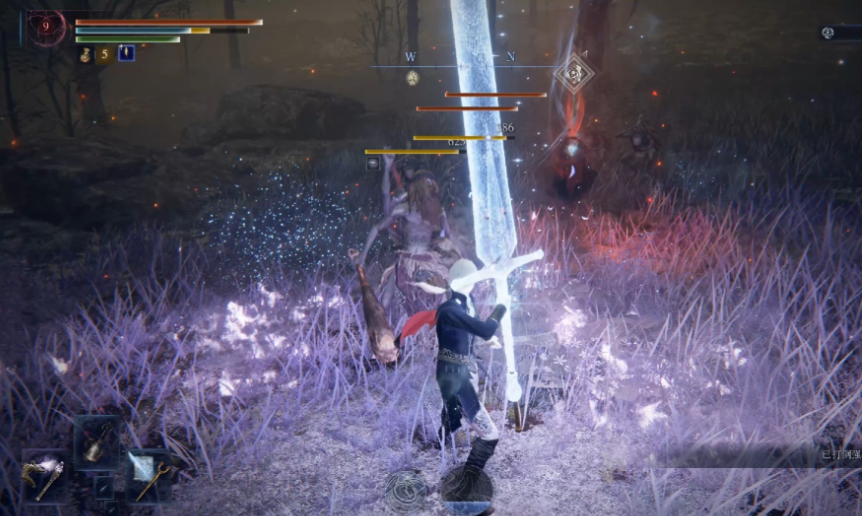Select the blue status icon beside the flask count
Screen dimensions: 862x516
tap(126, 53)
